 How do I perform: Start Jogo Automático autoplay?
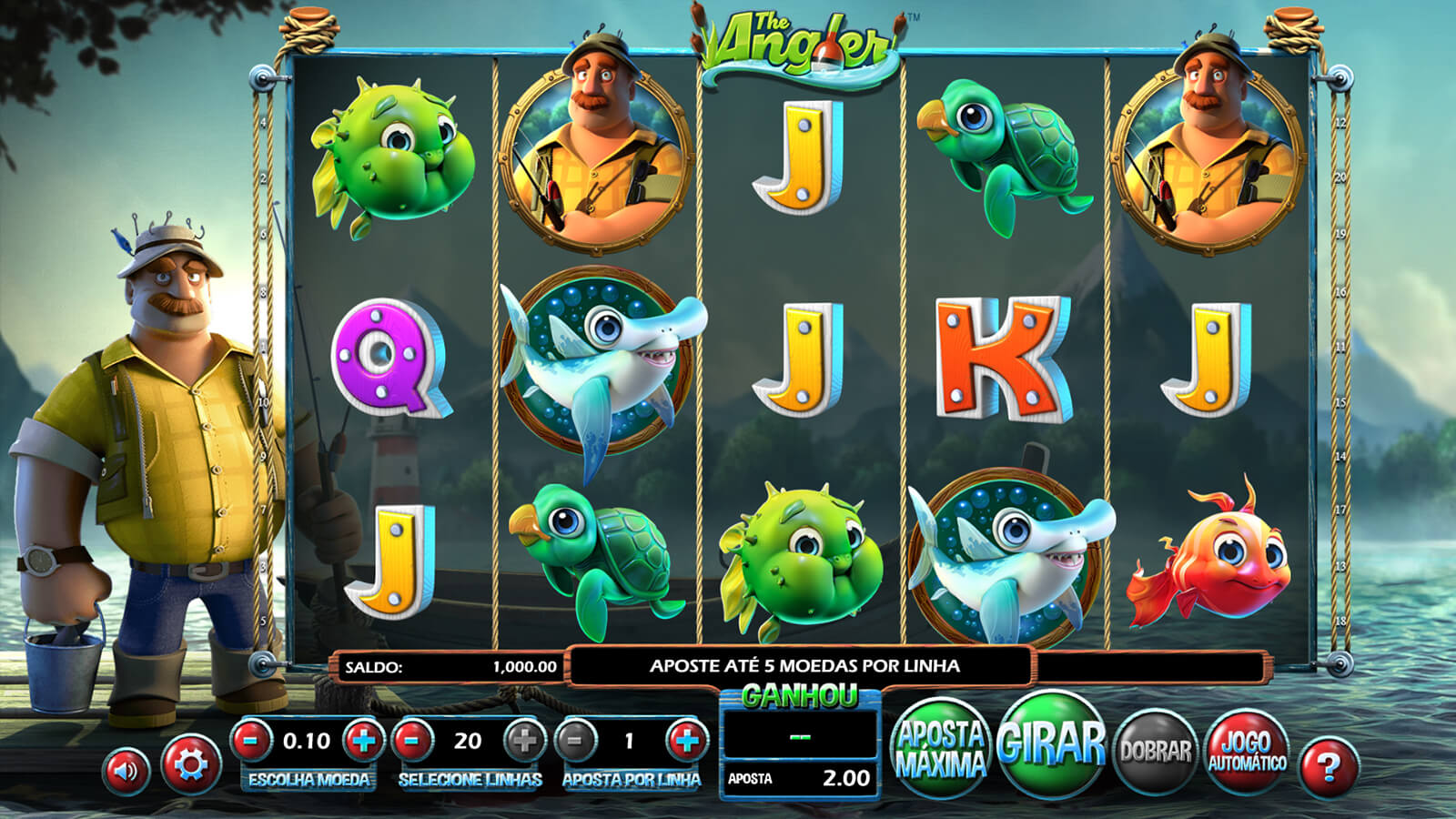1247,752
